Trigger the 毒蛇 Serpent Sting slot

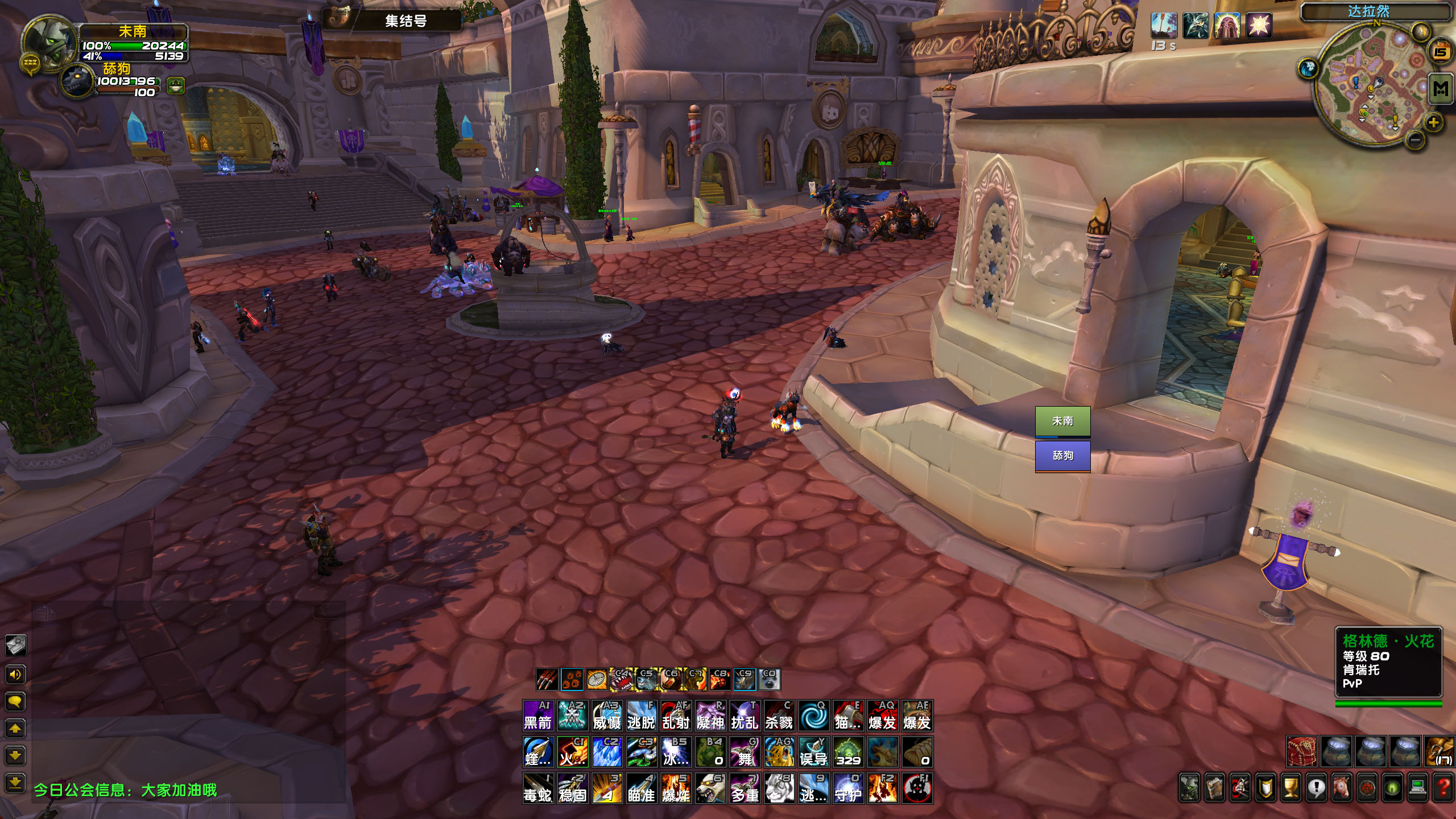coord(538,788)
